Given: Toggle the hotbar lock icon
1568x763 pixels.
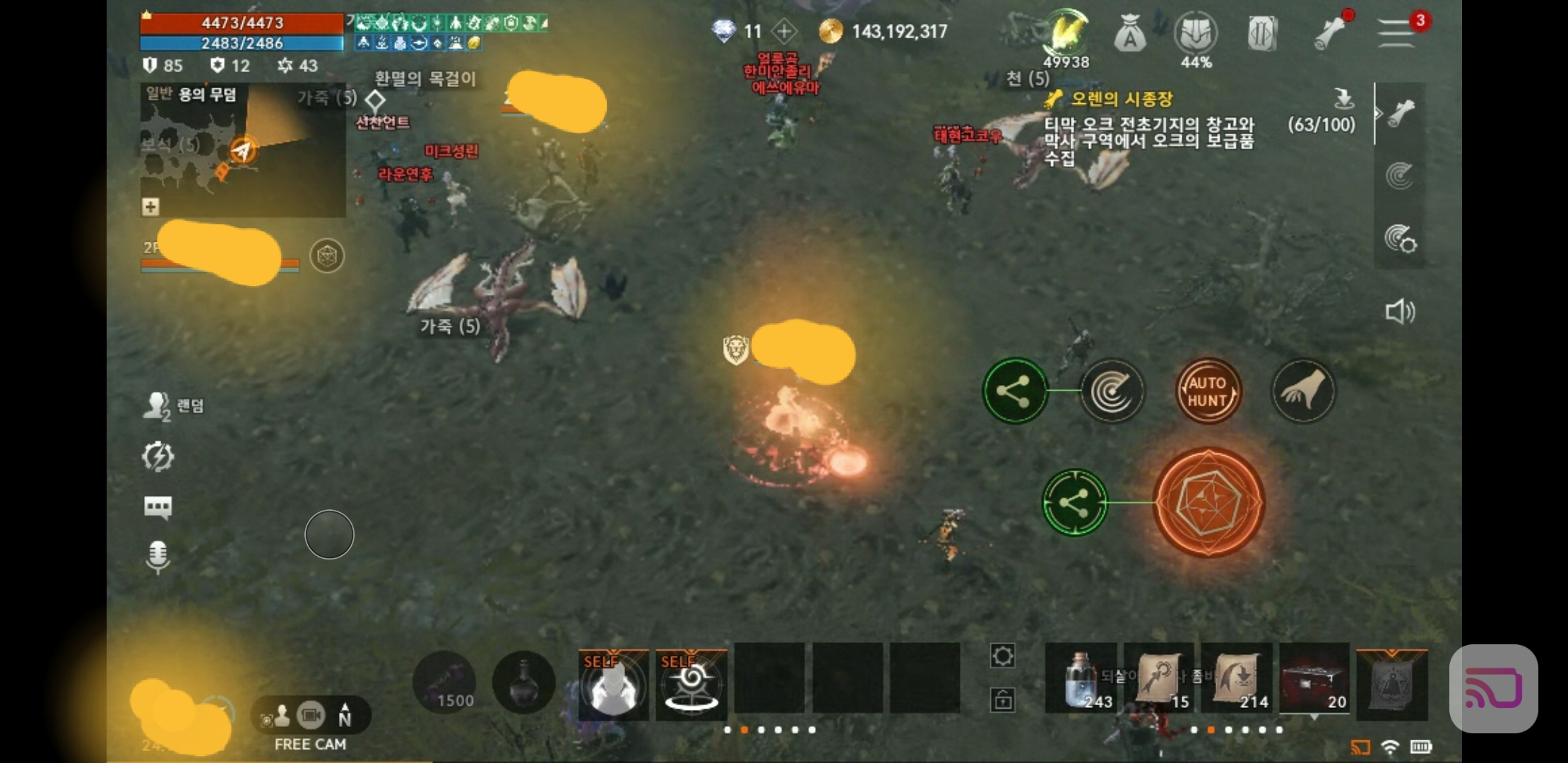Looking at the screenshot, I should [x=1002, y=699].
